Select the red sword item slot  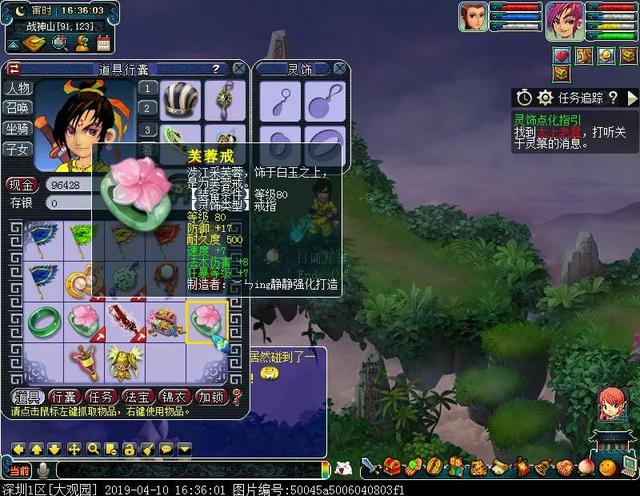click(126, 321)
